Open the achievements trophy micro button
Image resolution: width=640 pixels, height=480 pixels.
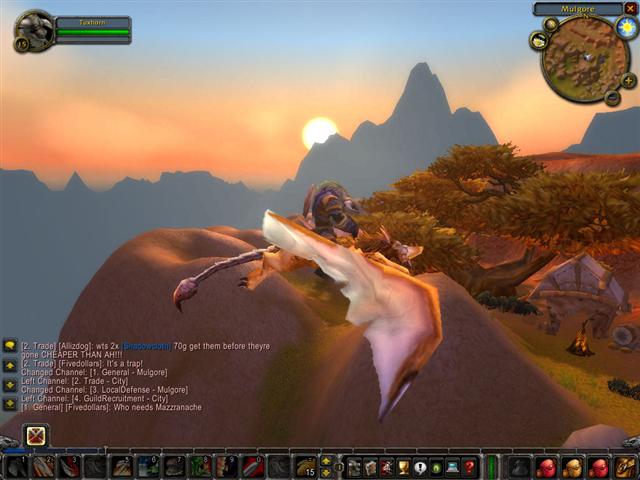(403, 467)
